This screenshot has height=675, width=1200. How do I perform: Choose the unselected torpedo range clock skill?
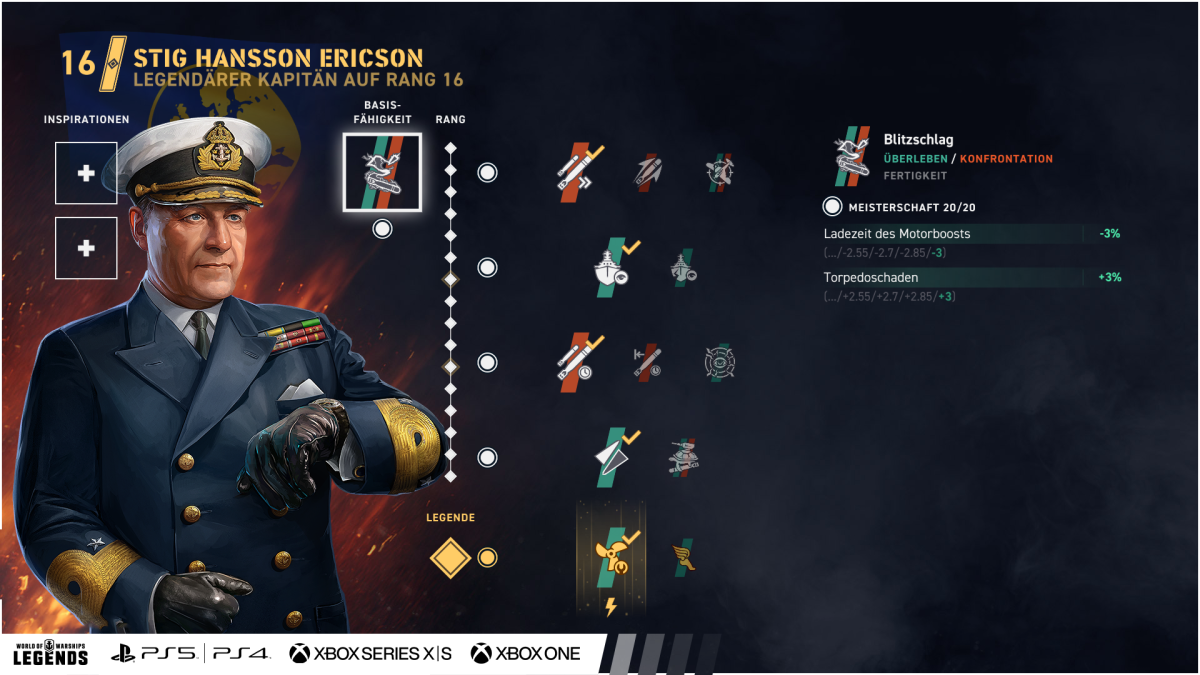point(648,361)
